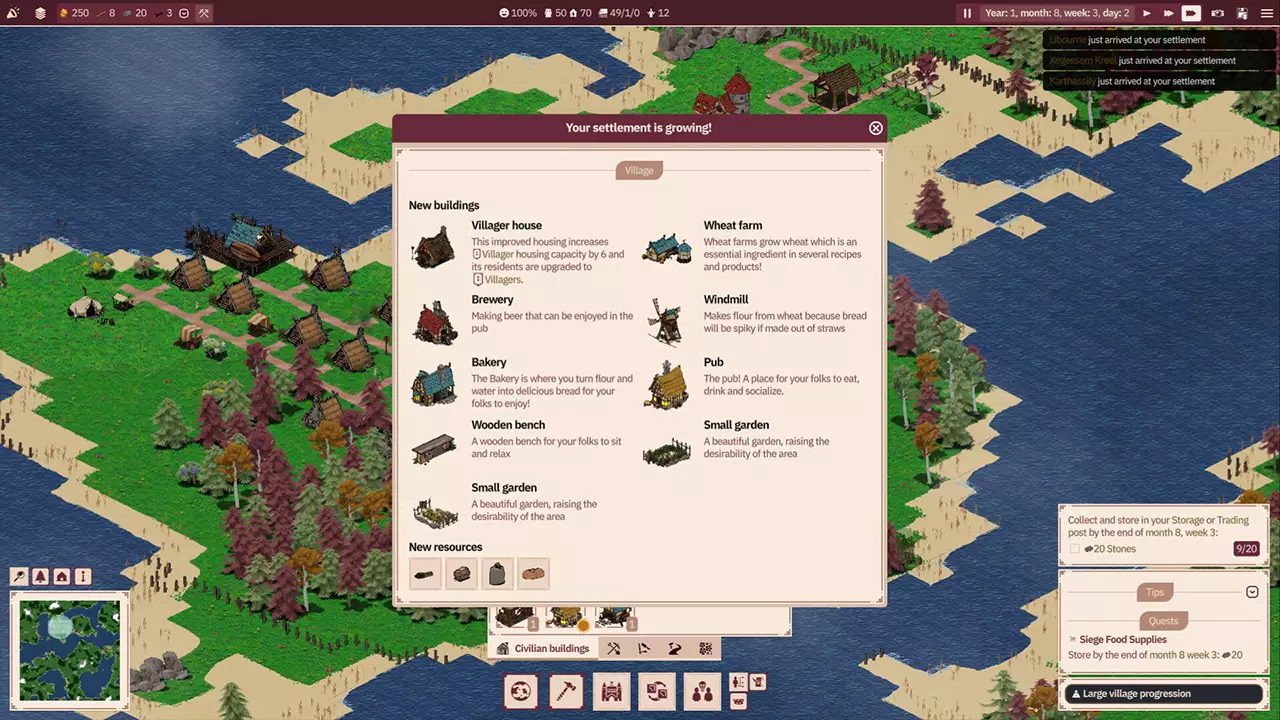Save the game with the disk icon
This screenshot has height=720, width=1280.
point(1242,13)
